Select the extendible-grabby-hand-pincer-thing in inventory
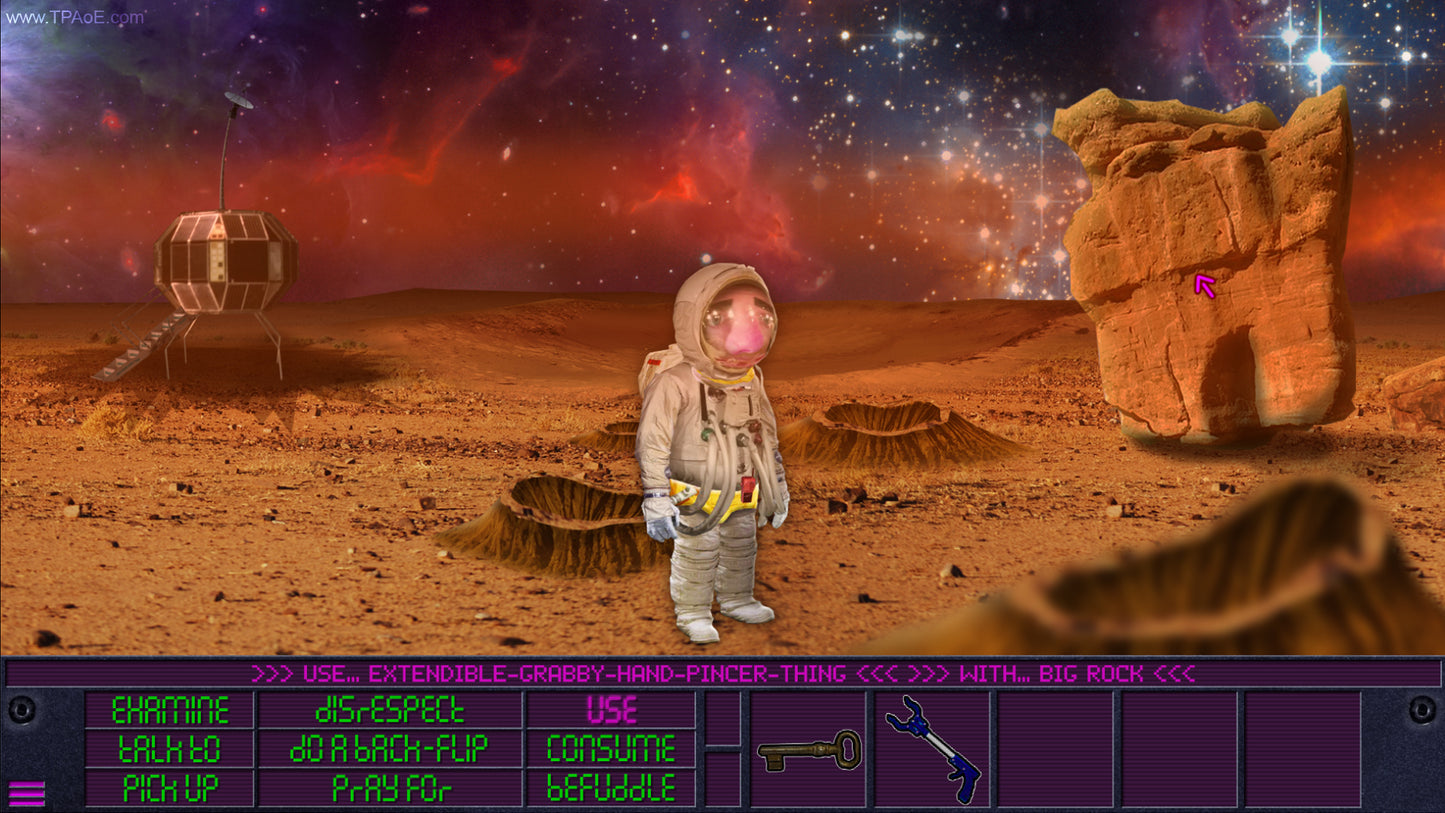Viewport: 1445px width, 813px height. [x=932, y=750]
